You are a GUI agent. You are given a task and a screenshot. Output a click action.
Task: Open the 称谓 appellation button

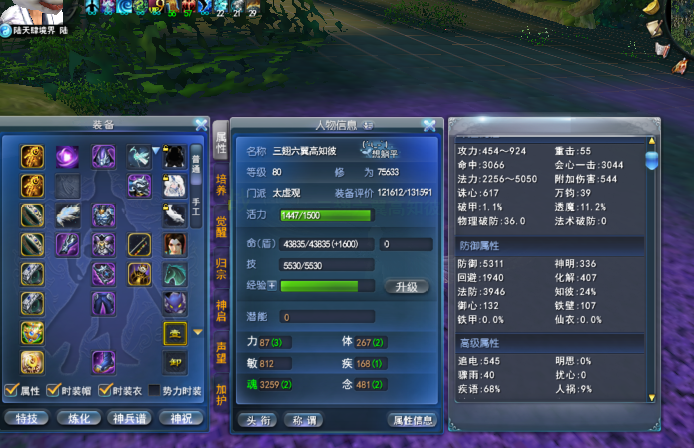coord(303,420)
